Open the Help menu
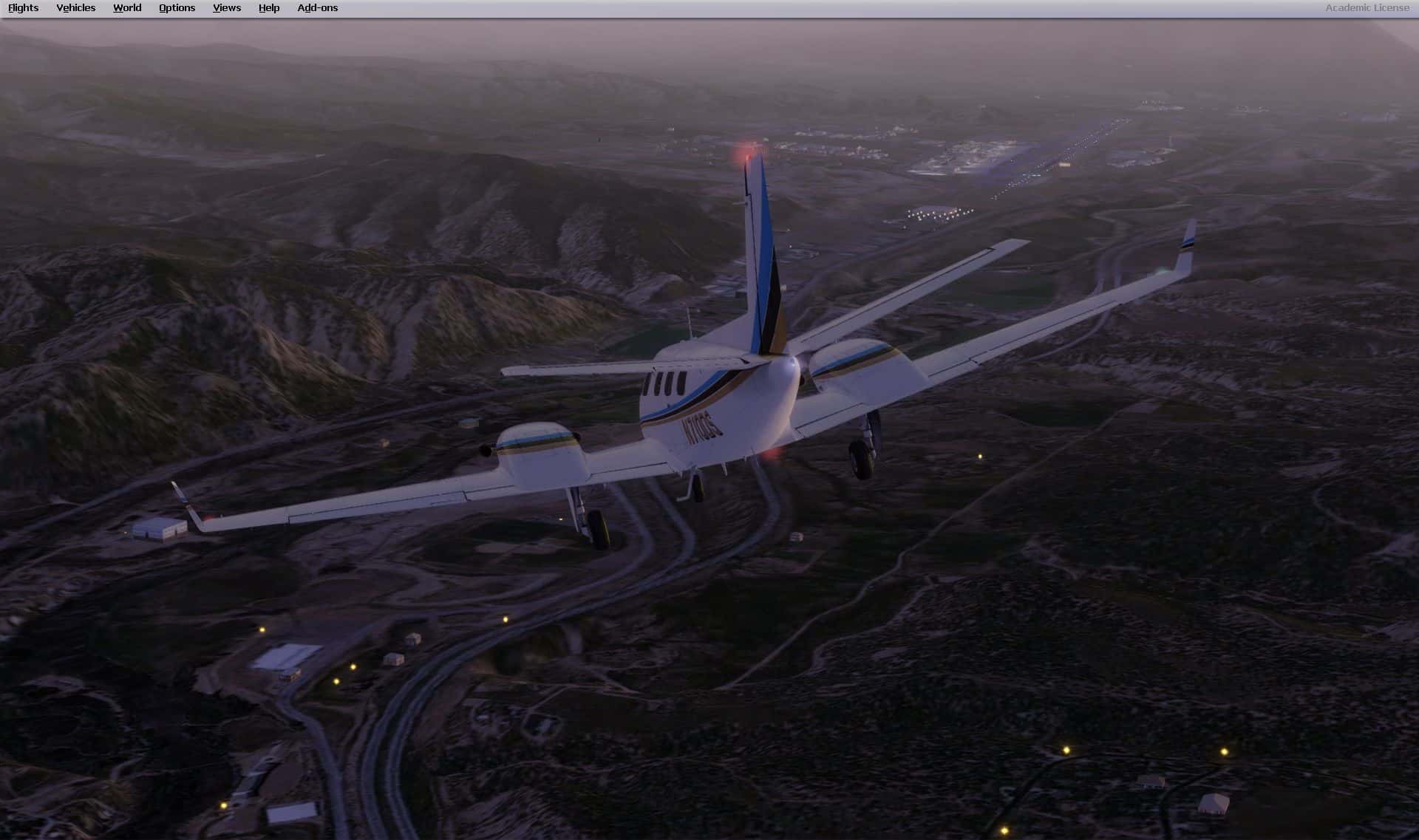 coord(269,8)
